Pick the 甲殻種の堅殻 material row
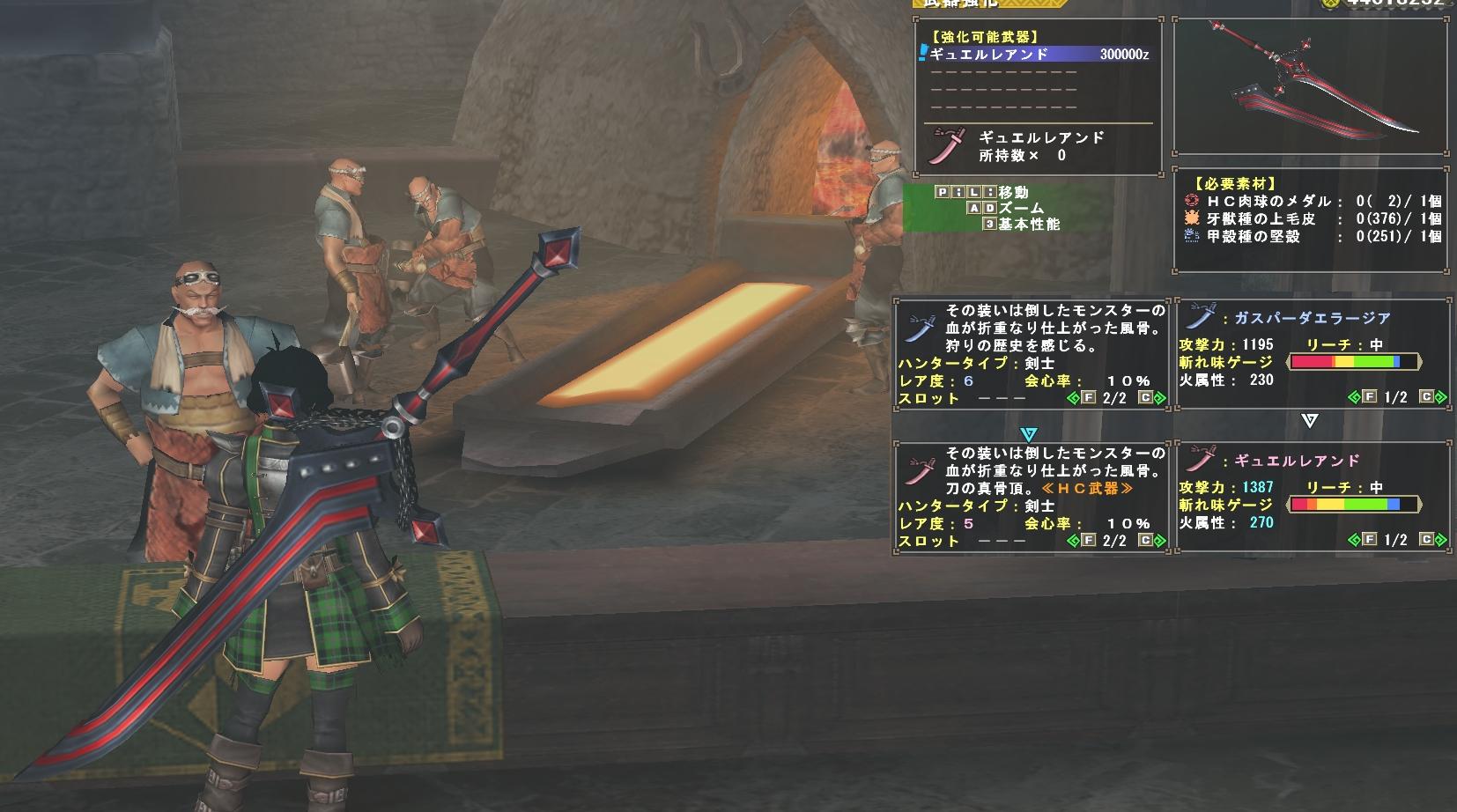 click(1313, 236)
